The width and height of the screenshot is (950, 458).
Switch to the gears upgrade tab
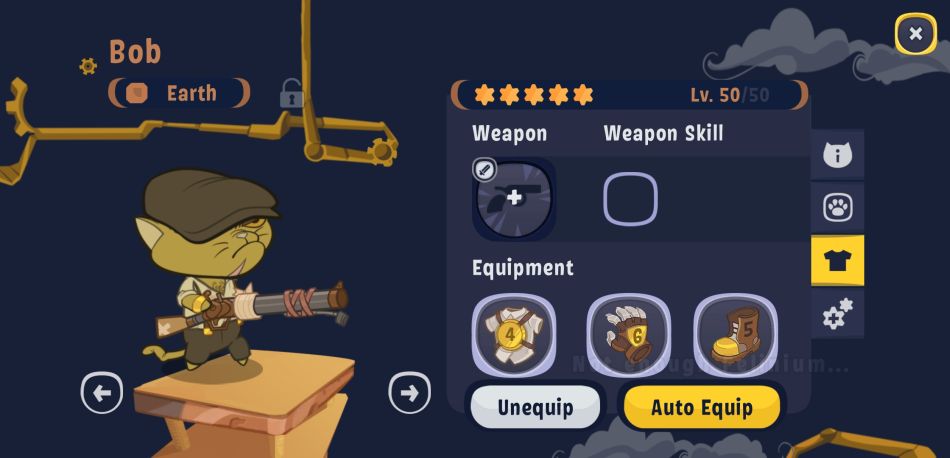[837, 314]
